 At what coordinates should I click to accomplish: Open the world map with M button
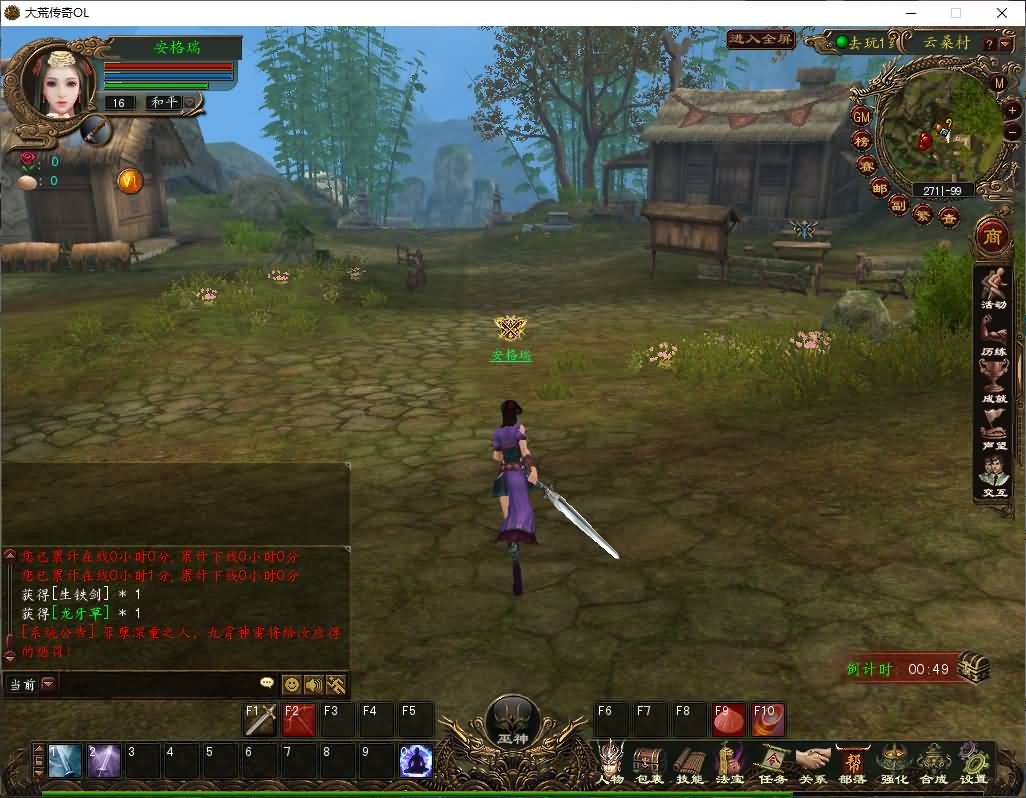point(999,83)
